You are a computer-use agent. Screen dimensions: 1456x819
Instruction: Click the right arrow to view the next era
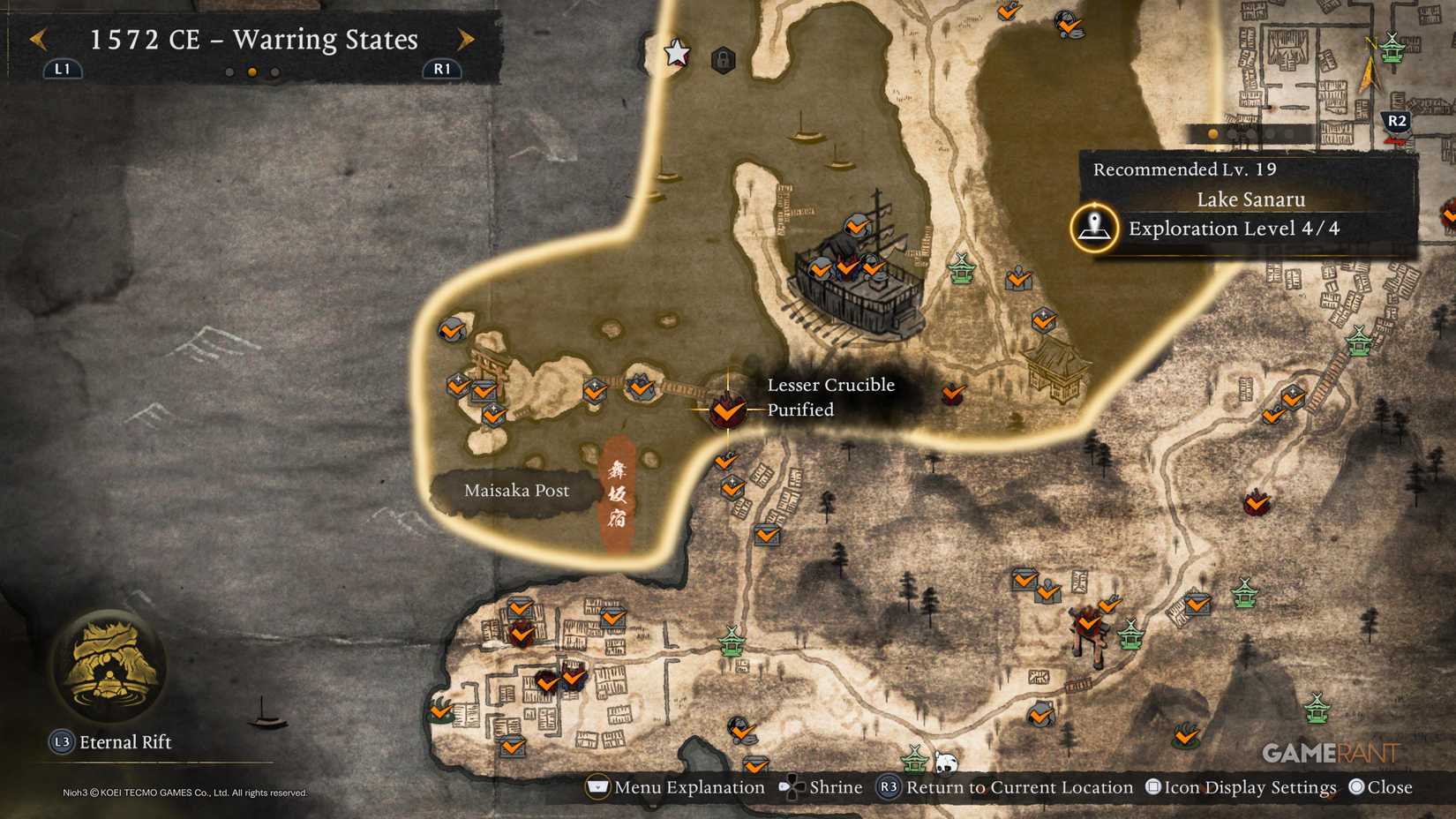coord(465,39)
